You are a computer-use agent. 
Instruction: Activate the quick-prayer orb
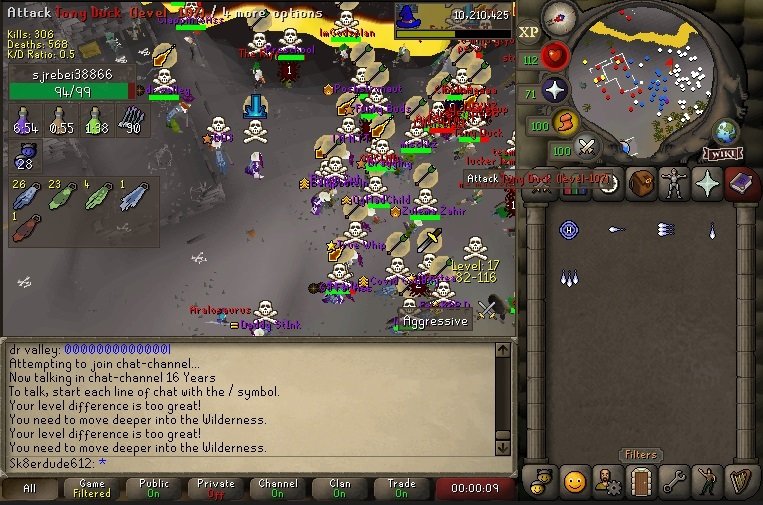point(555,91)
